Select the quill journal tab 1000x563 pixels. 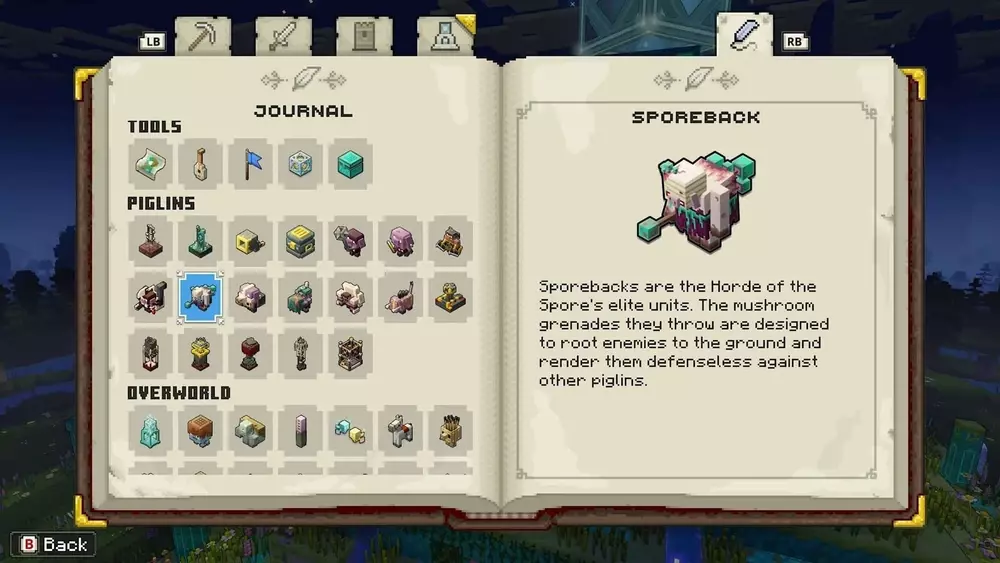pyautogui.click(x=744, y=35)
